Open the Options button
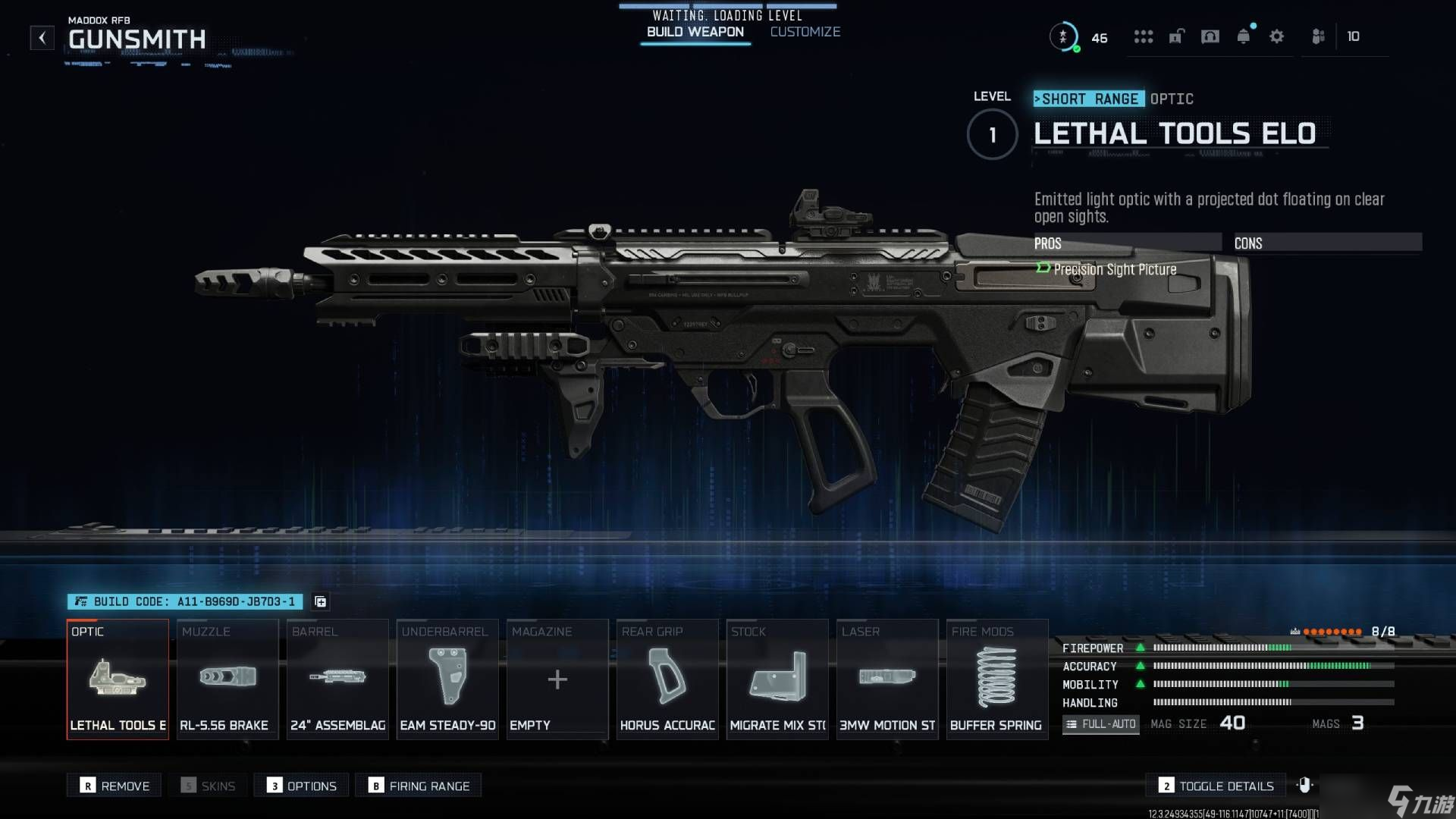Image resolution: width=1456 pixels, height=819 pixels. 302,786
